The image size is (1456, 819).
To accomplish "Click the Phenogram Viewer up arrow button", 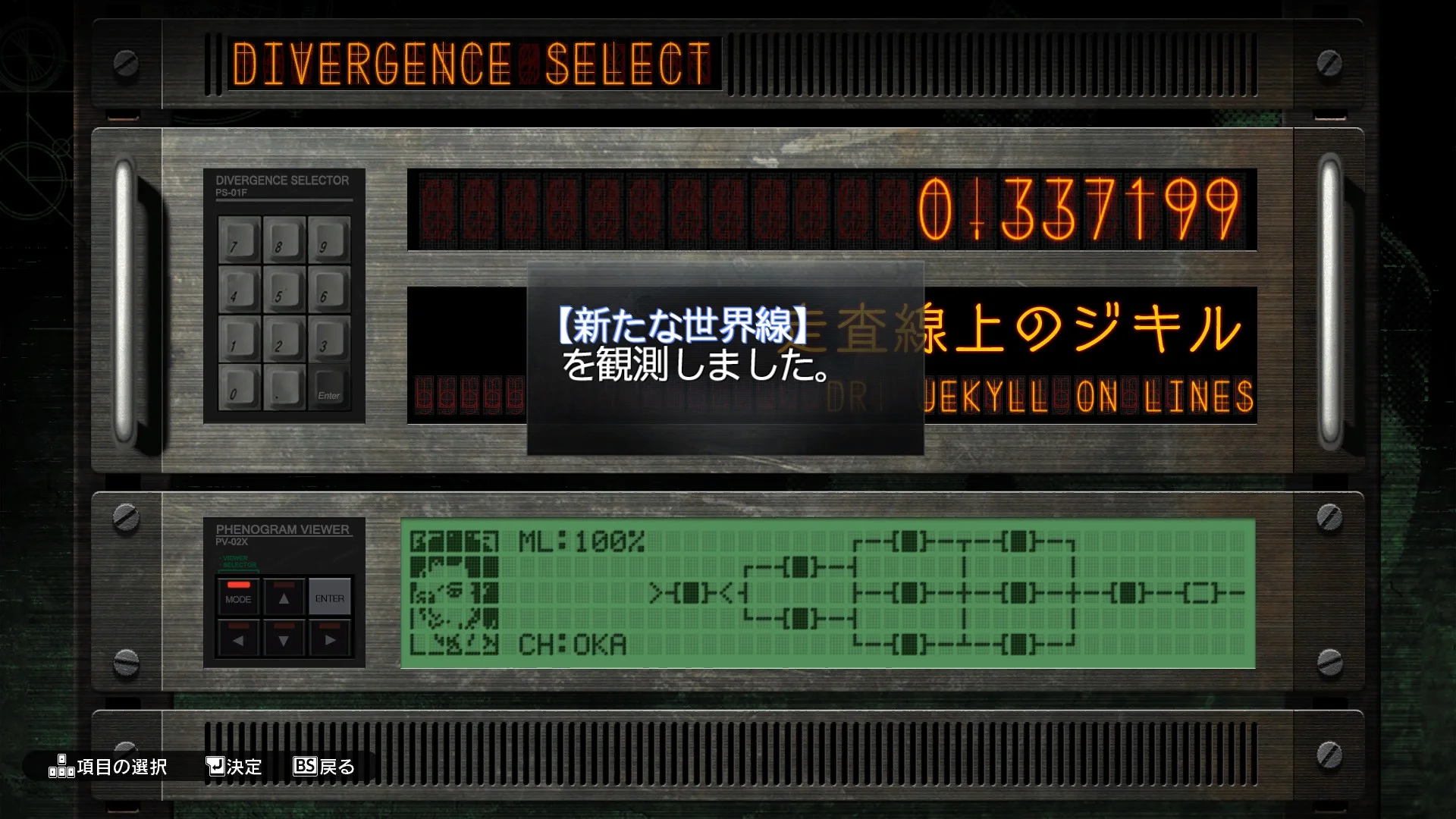I will click(x=284, y=596).
